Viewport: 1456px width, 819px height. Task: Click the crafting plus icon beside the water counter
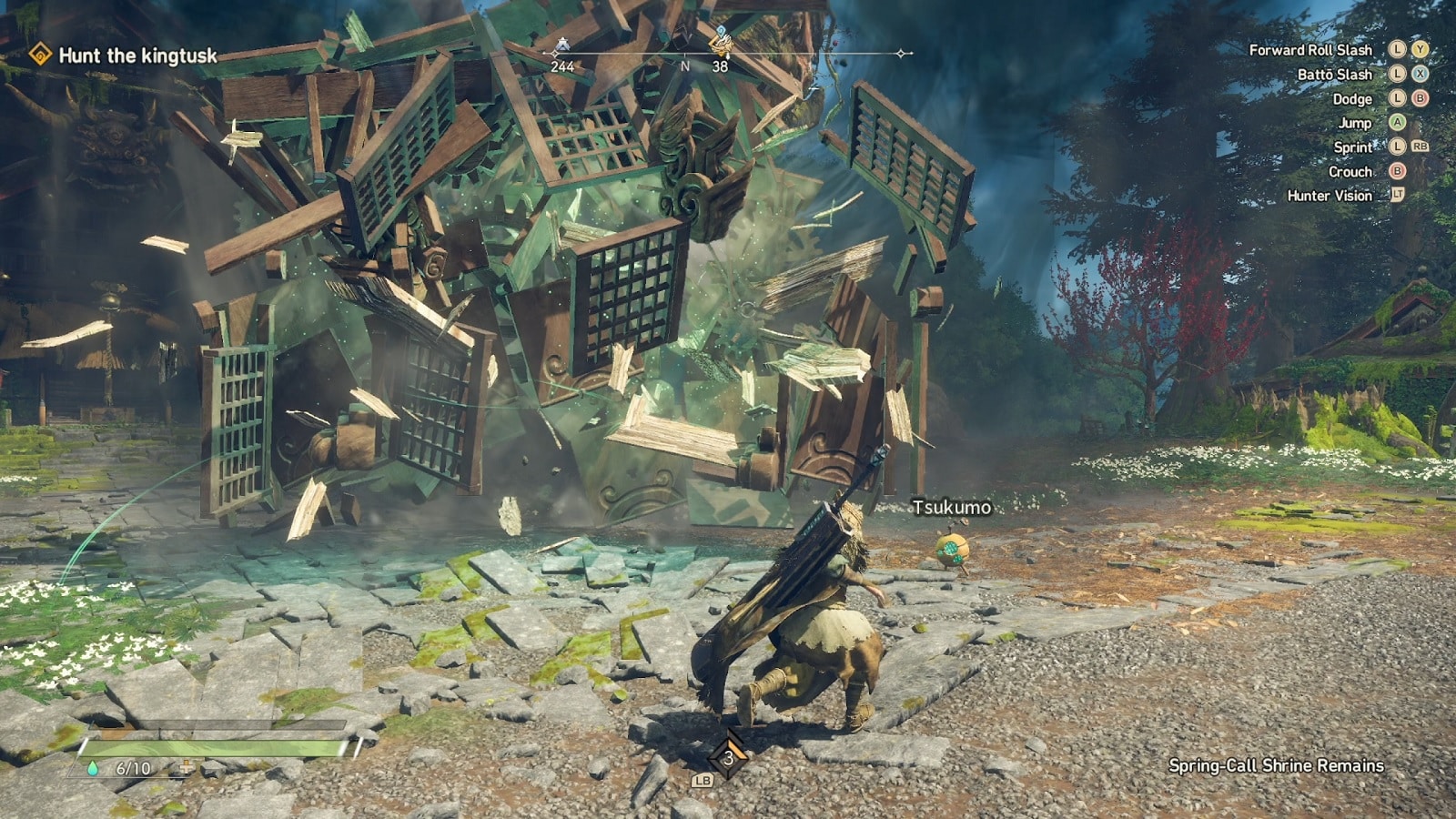pyautogui.click(x=187, y=767)
